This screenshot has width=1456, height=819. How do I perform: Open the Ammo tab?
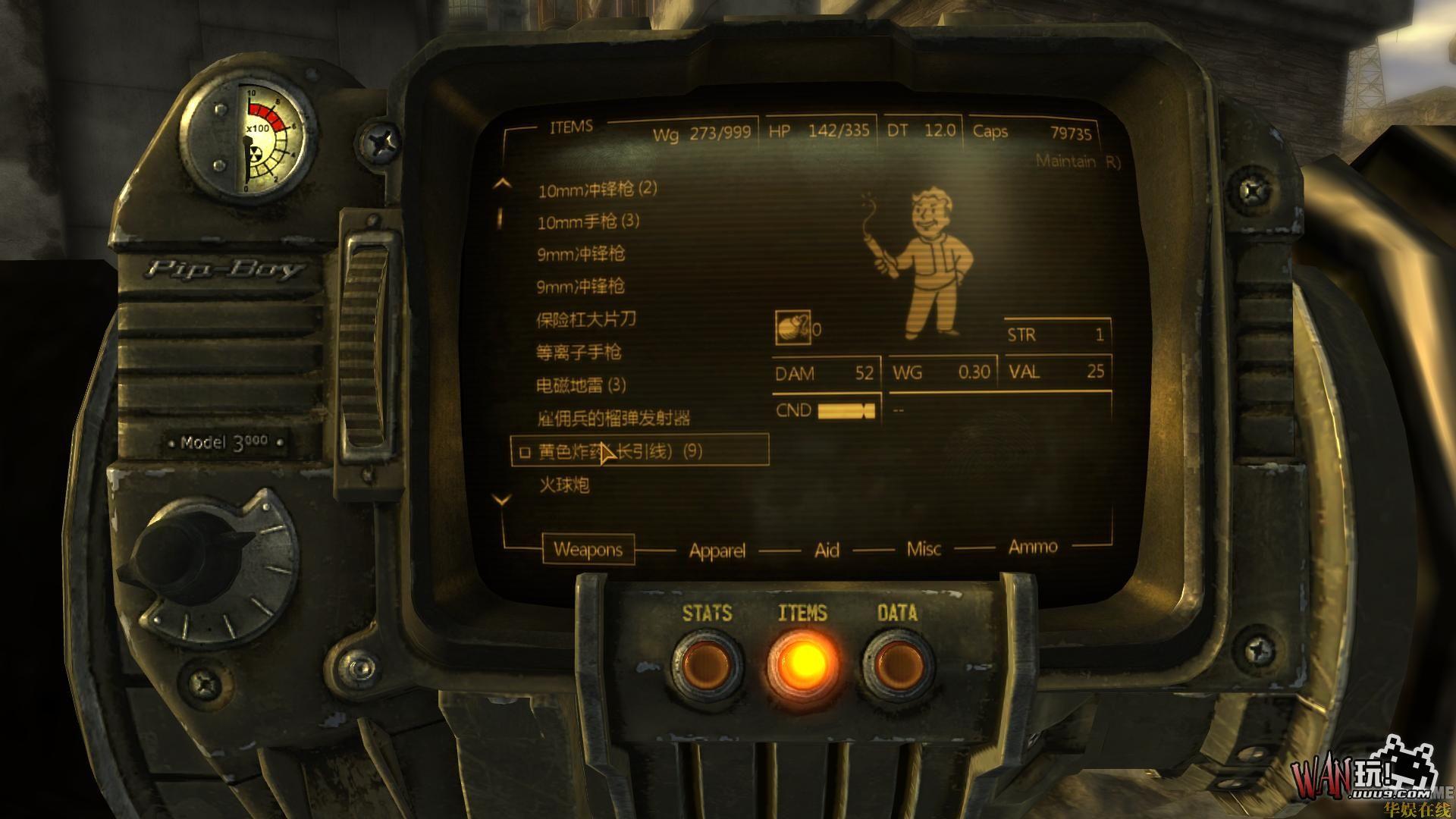(x=1033, y=547)
